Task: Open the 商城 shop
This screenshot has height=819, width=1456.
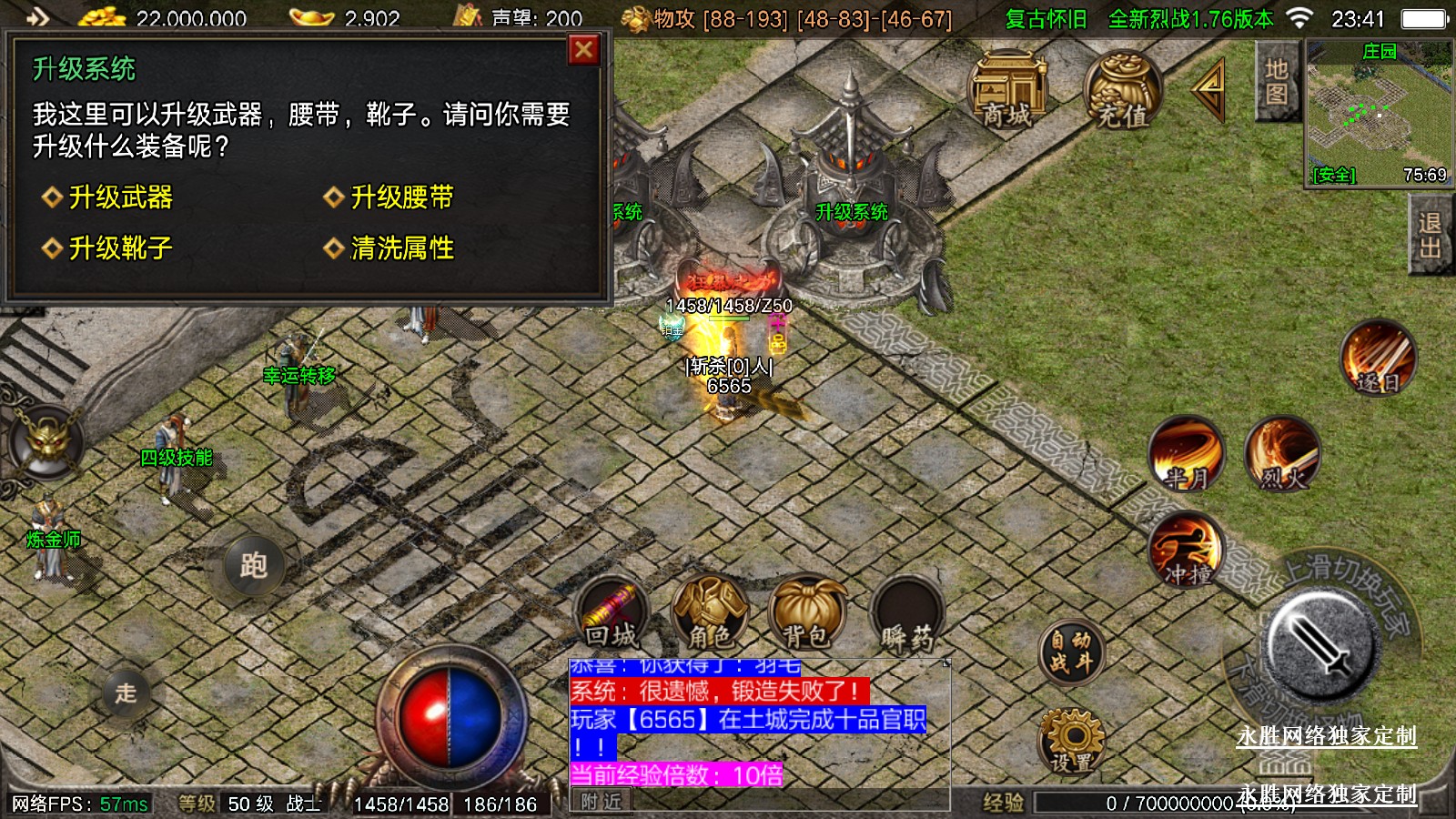Action: click(1007, 90)
